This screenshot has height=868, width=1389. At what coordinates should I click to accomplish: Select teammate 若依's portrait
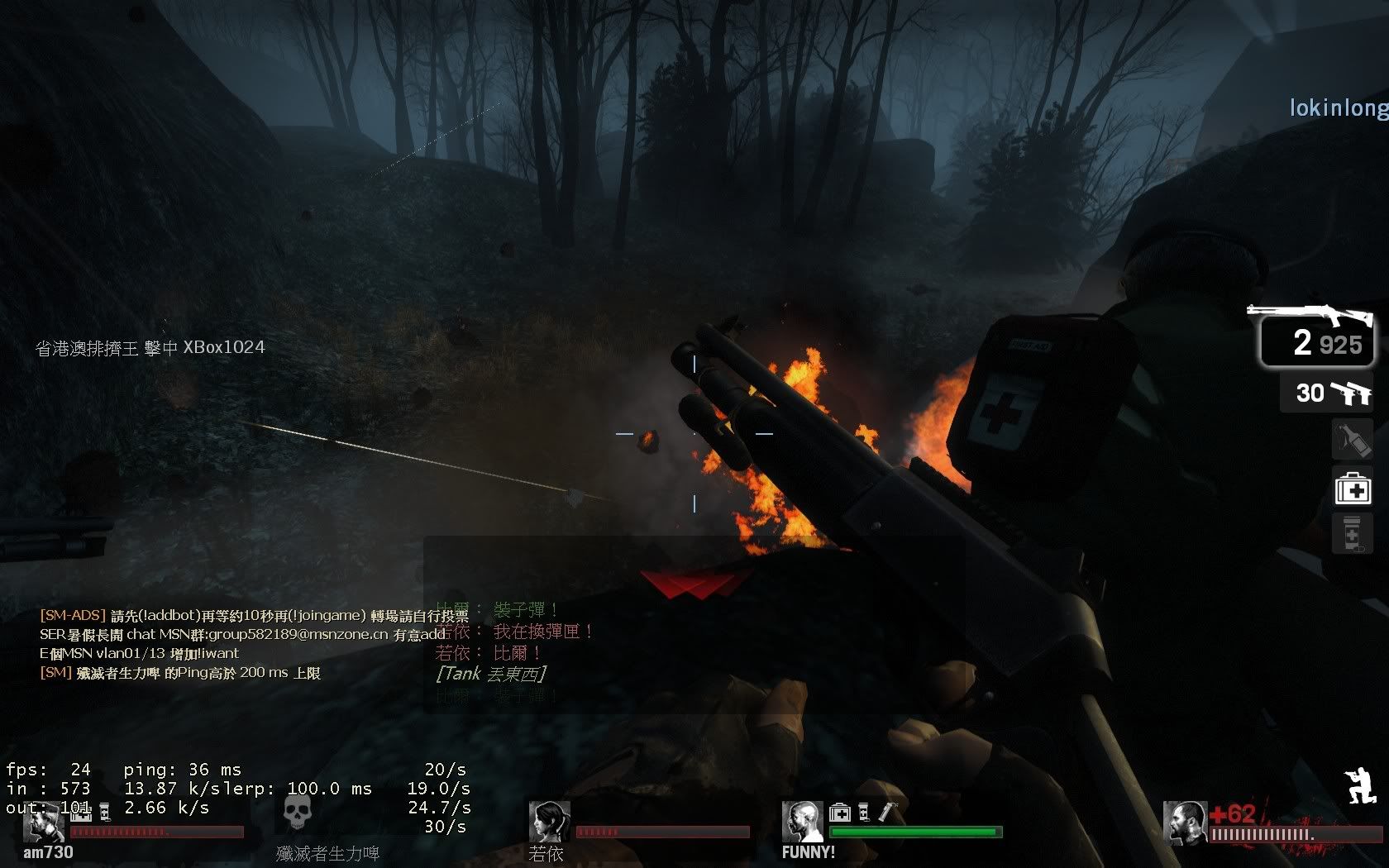tap(549, 822)
